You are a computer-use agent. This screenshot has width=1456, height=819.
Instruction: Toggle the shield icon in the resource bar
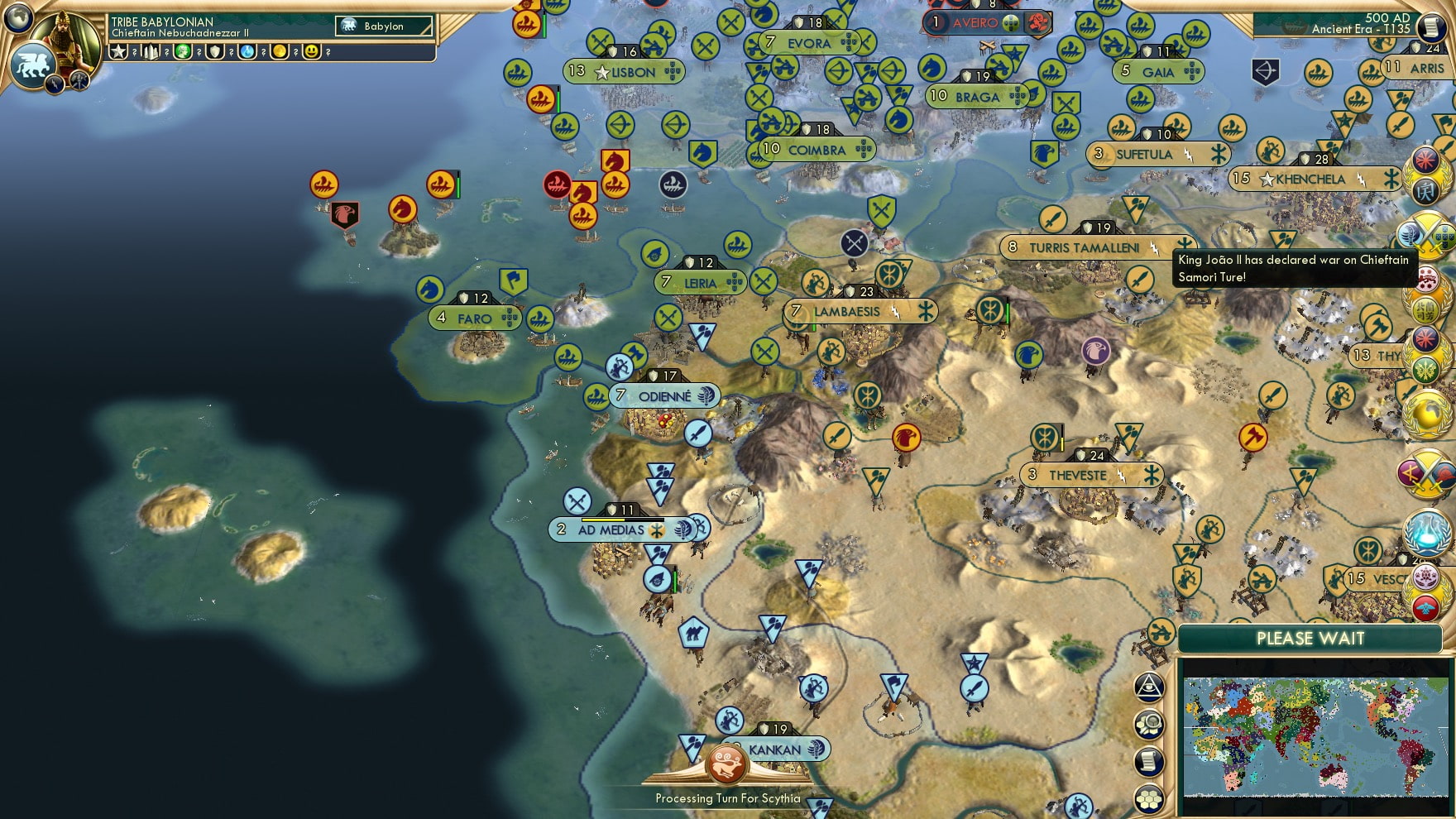(216, 52)
